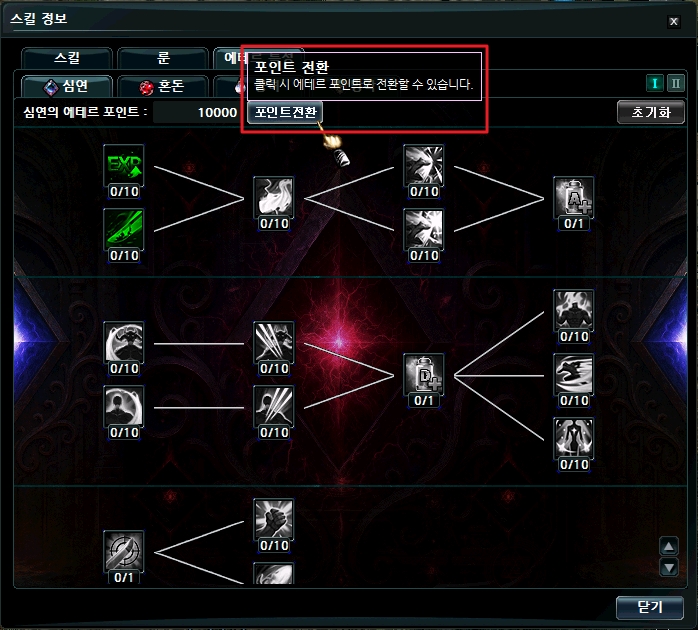Switch to the 혼돈 sub-tab

tap(163, 86)
